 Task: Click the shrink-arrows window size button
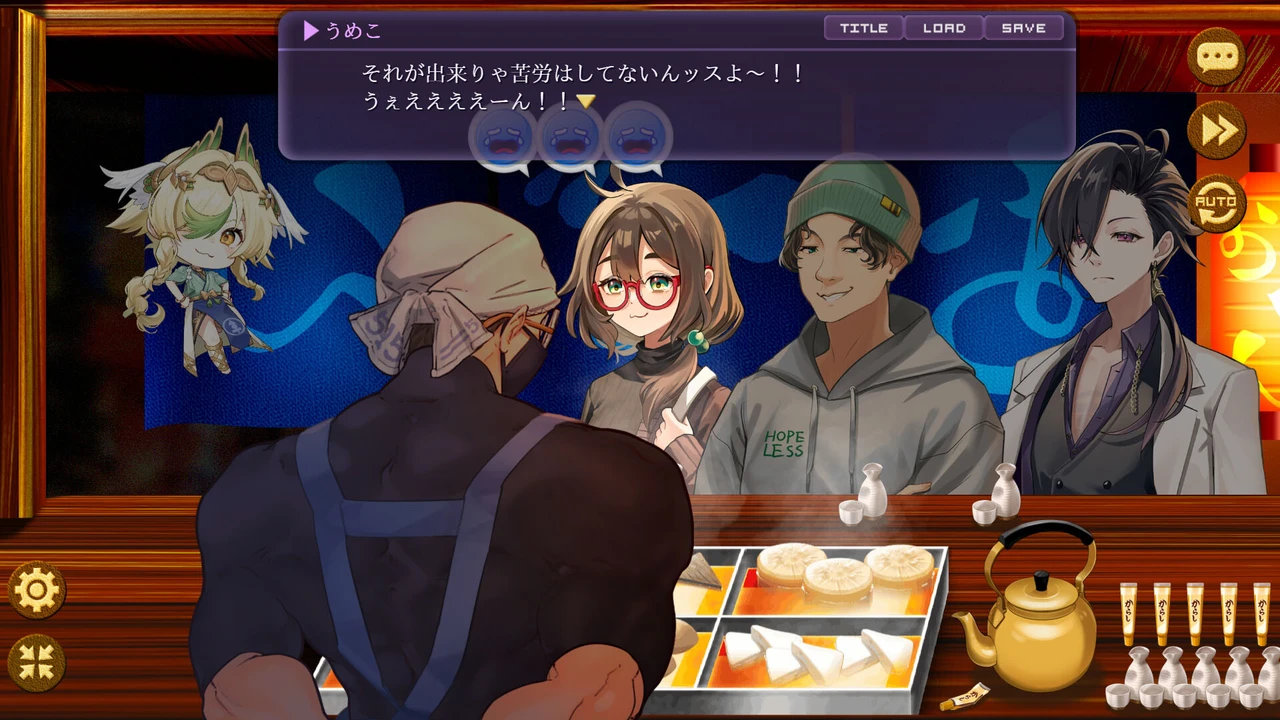point(37,663)
